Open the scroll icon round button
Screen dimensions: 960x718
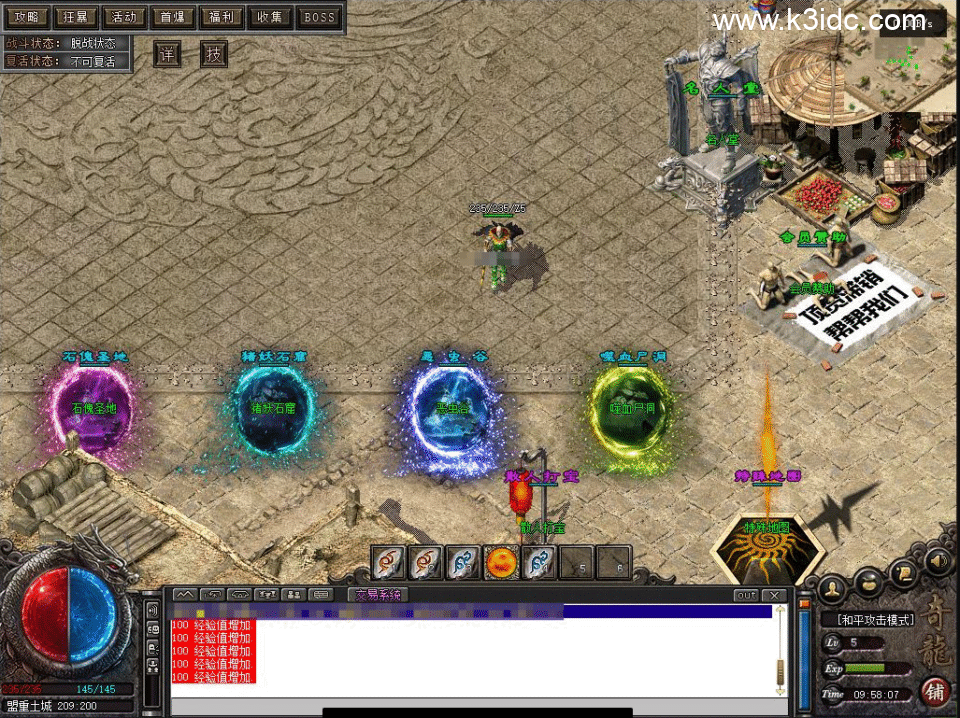pyautogui.click(x=905, y=571)
